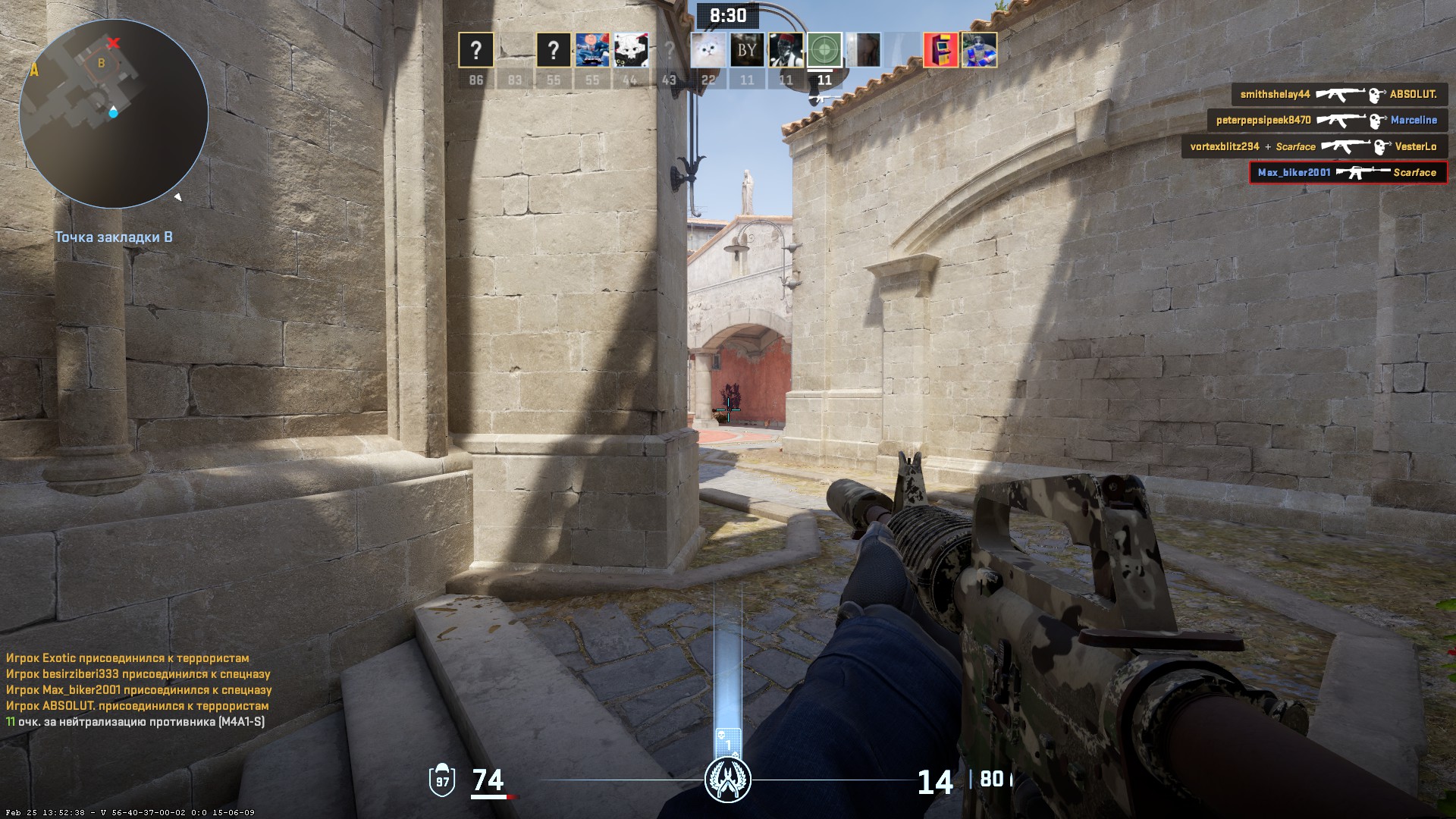
Task: Open the vortexblitz294 kill feed entry
Action: [x=1313, y=146]
